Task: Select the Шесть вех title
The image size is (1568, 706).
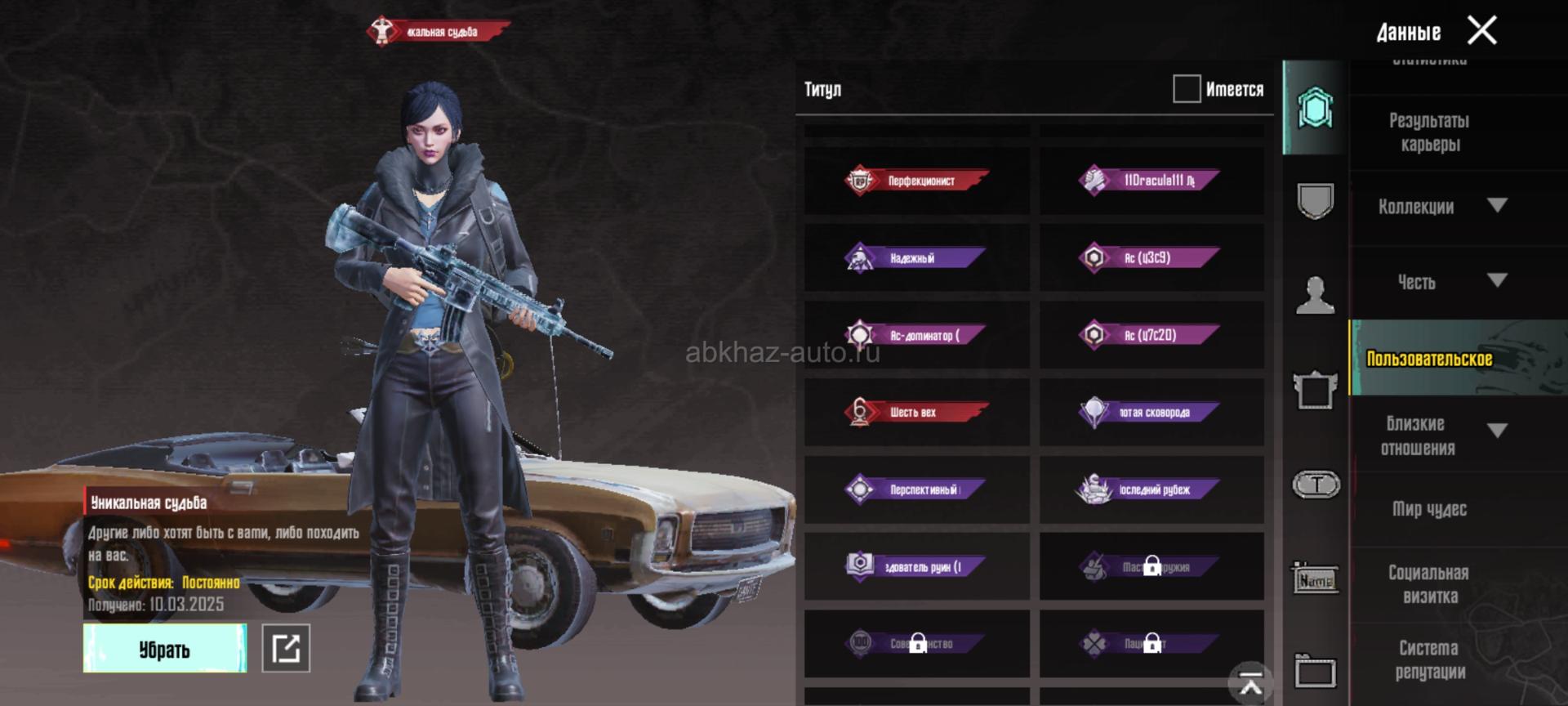Action: [916, 412]
